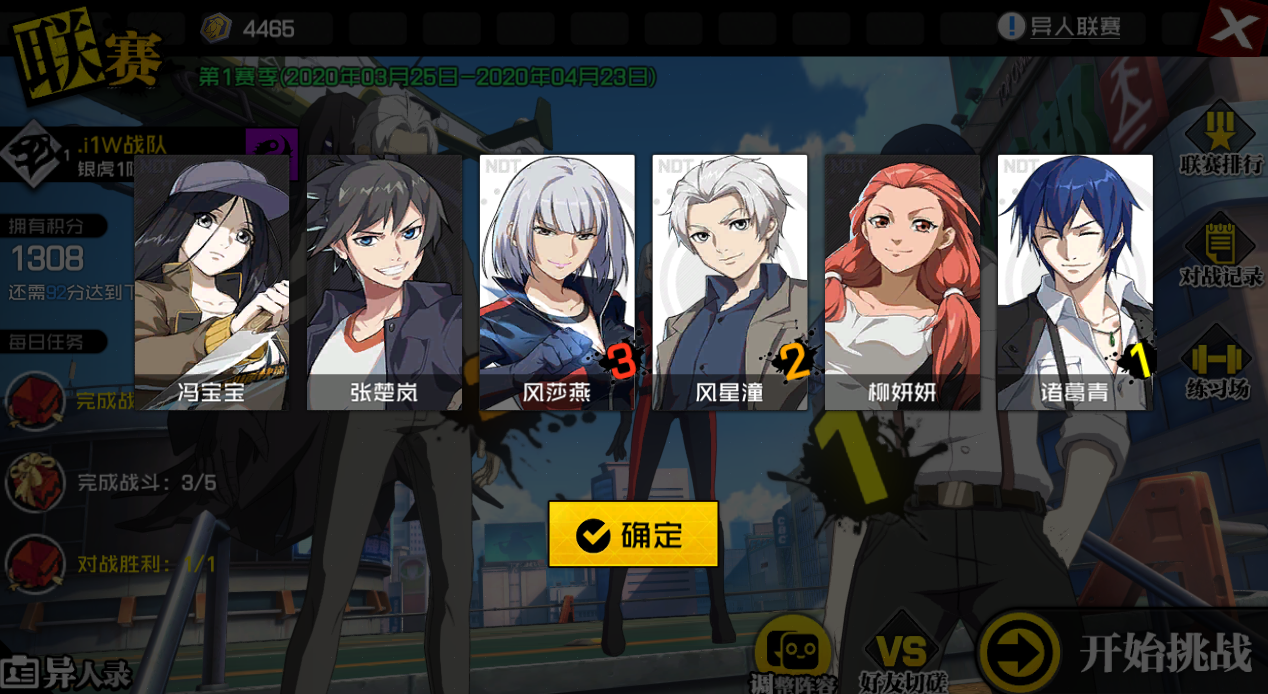Claim the 对战胜利 1/1 reward chest
Viewport: 1268px width, 694px height.
coord(36,564)
